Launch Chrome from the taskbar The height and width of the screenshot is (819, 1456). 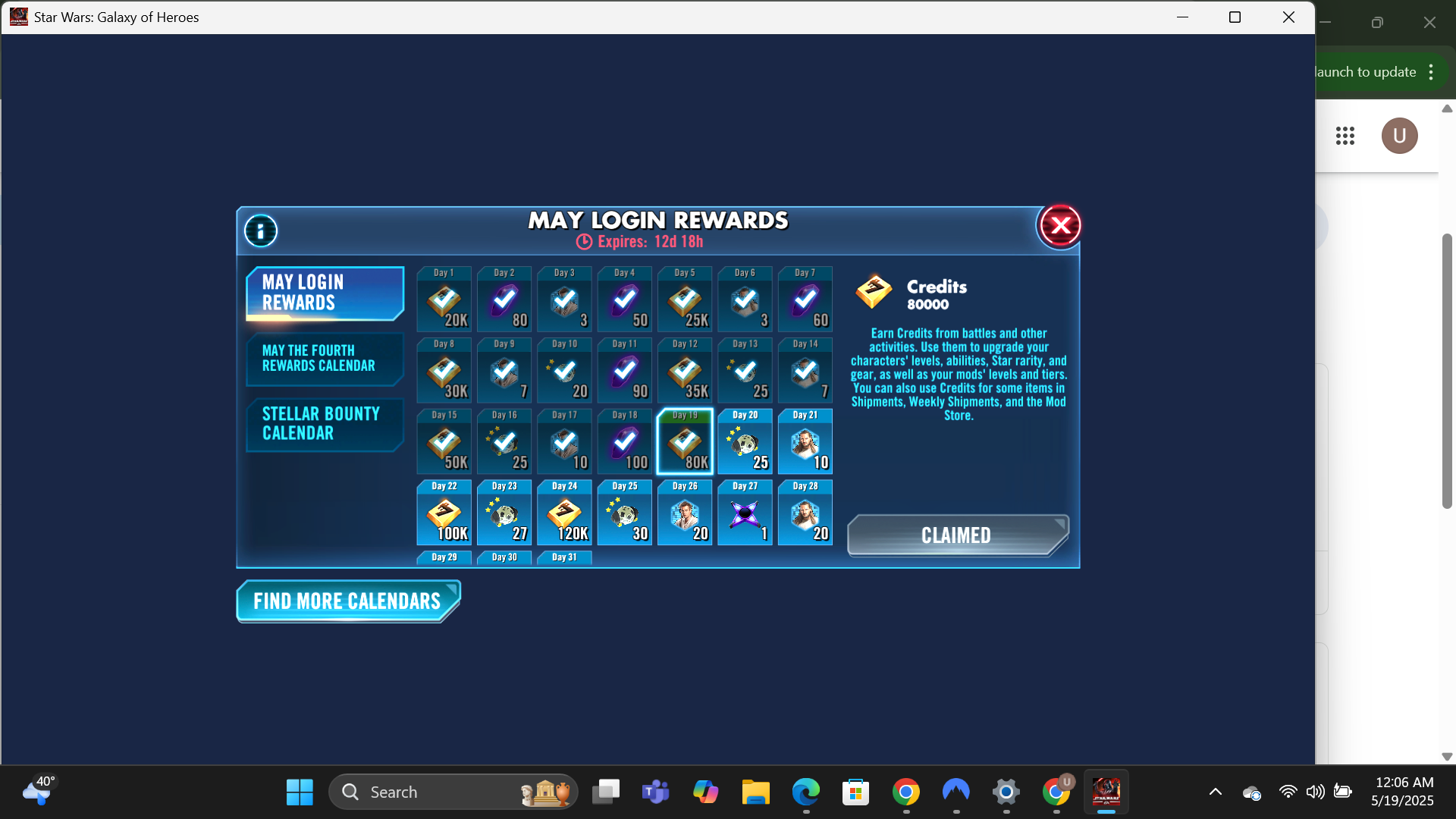pos(907,791)
